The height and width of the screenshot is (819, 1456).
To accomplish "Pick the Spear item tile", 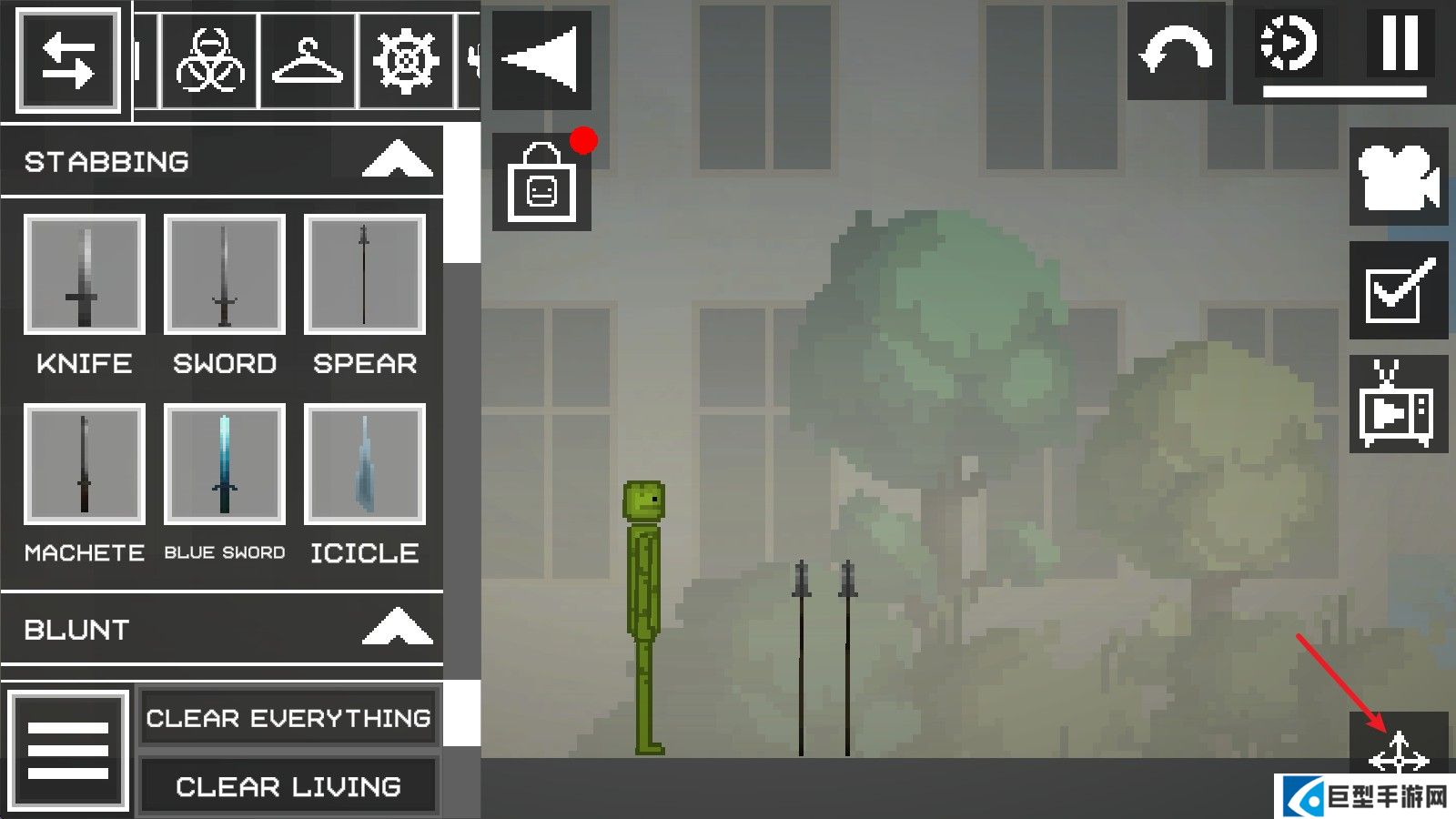I will [364, 275].
